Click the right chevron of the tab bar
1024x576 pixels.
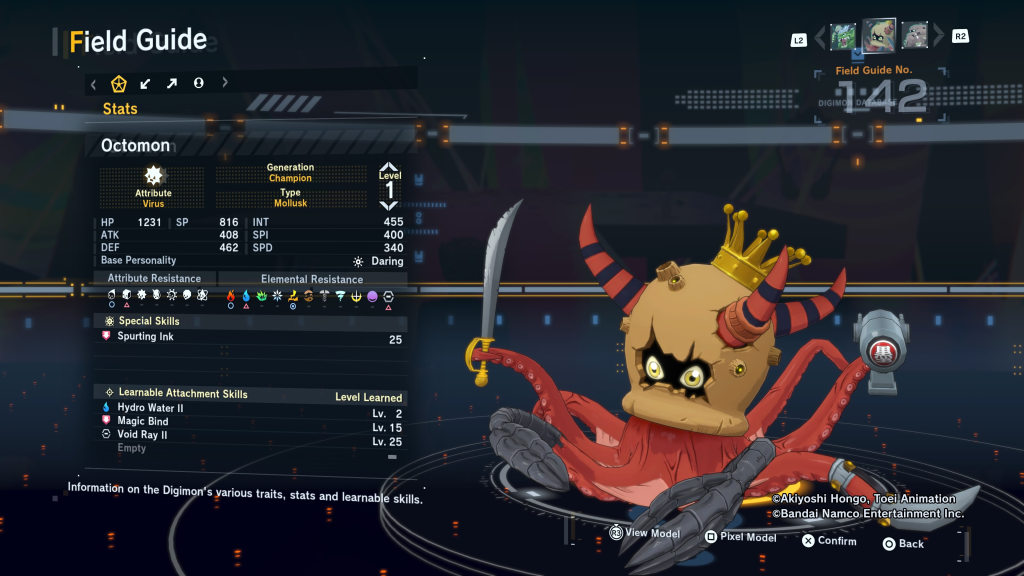(x=225, y=83)
